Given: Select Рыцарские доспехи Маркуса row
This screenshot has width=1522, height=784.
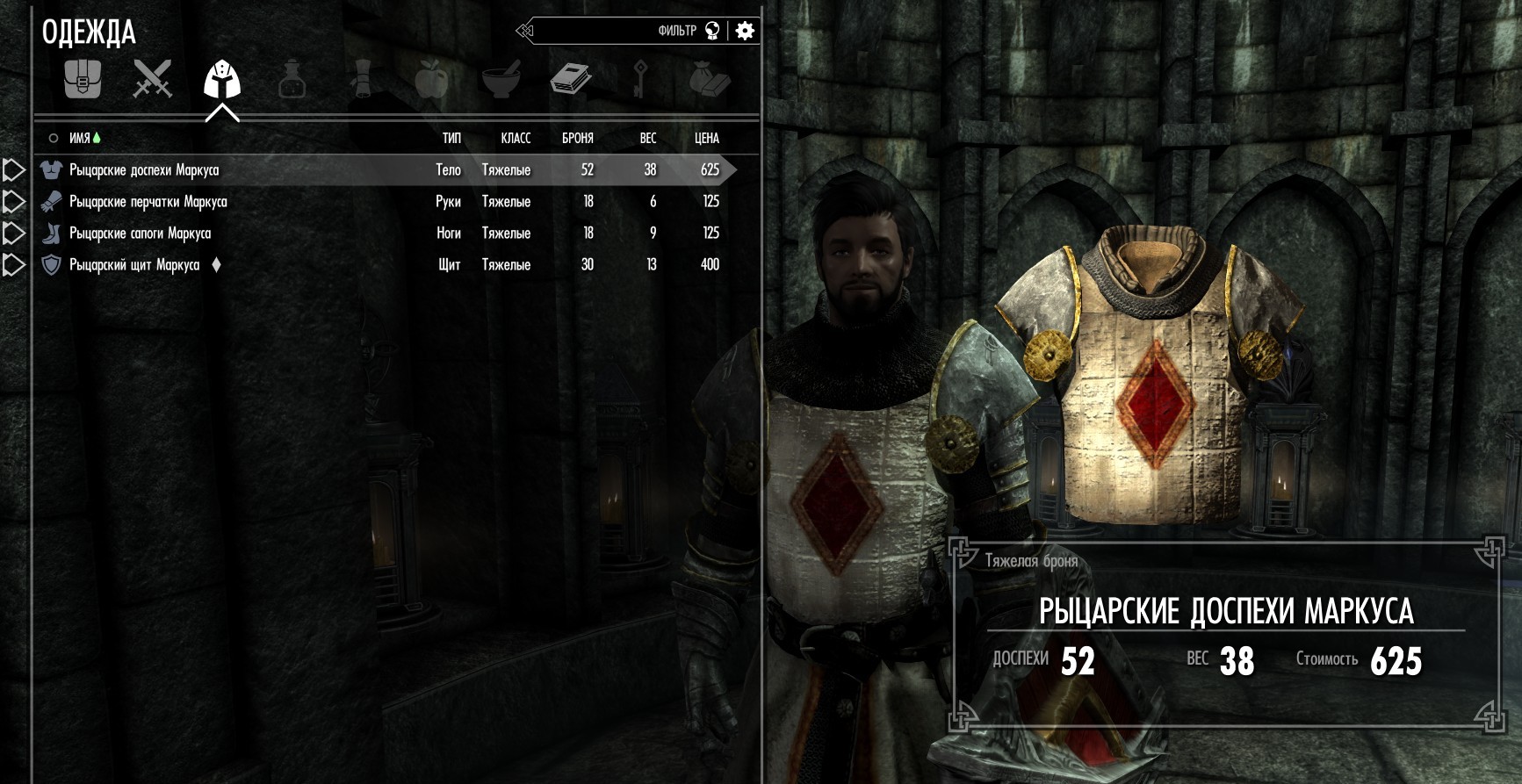Looking at the screenshot, I should click(x=145, y=170).
